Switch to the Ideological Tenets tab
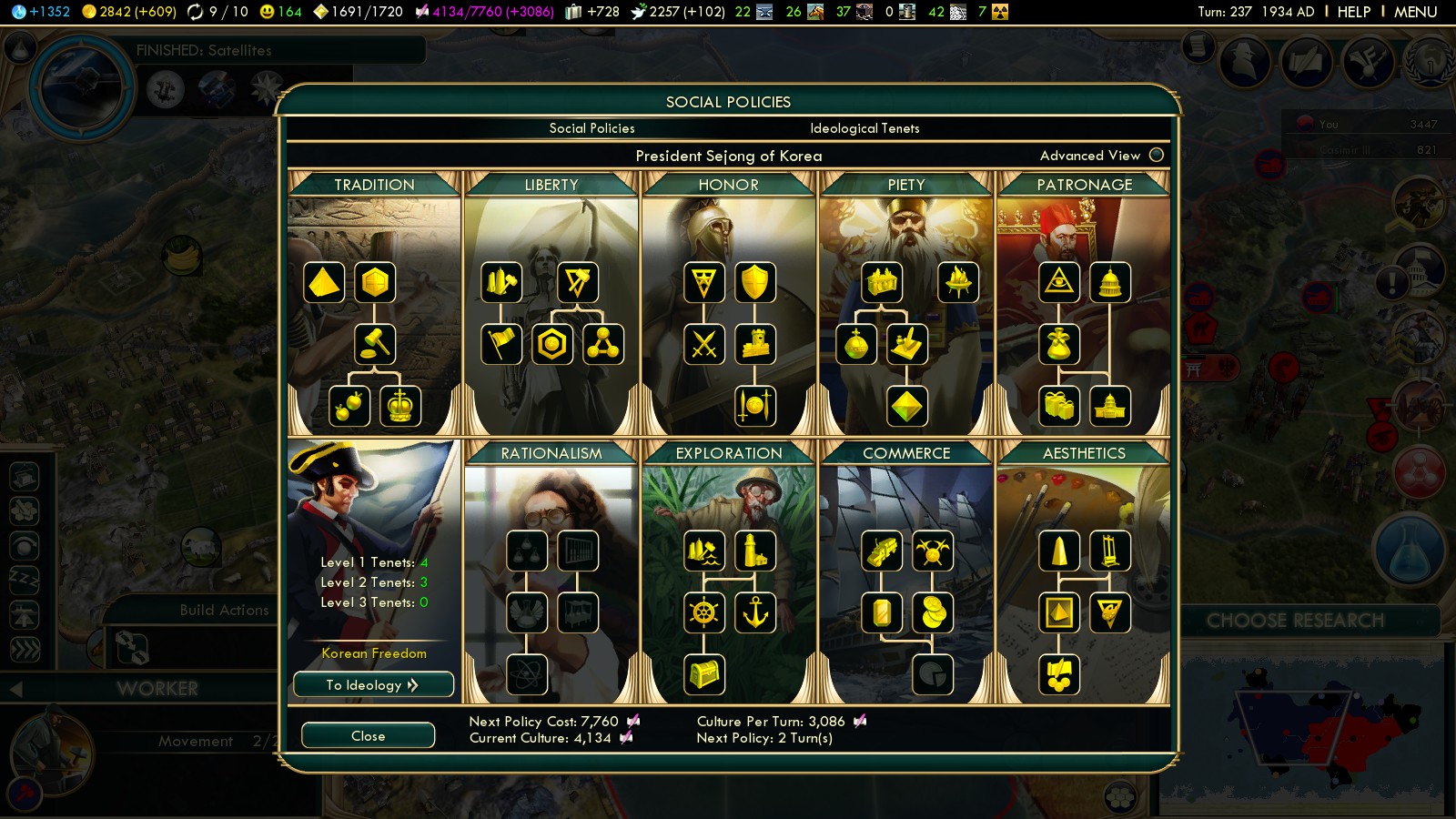Viewport: 1456px width, 819px height. 864,128
